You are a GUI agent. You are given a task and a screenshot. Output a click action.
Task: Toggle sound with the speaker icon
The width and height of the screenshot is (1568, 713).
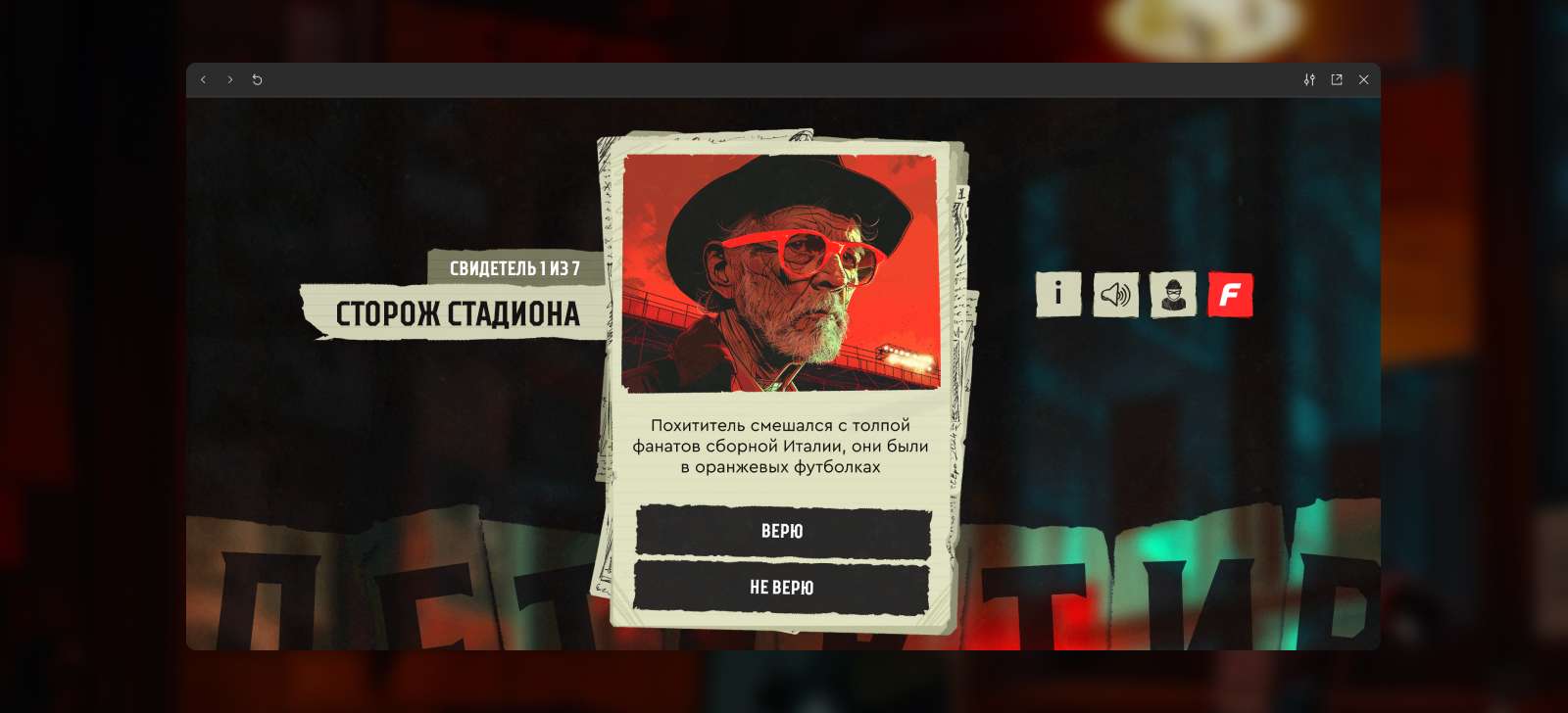click(x=1115, y=294)
